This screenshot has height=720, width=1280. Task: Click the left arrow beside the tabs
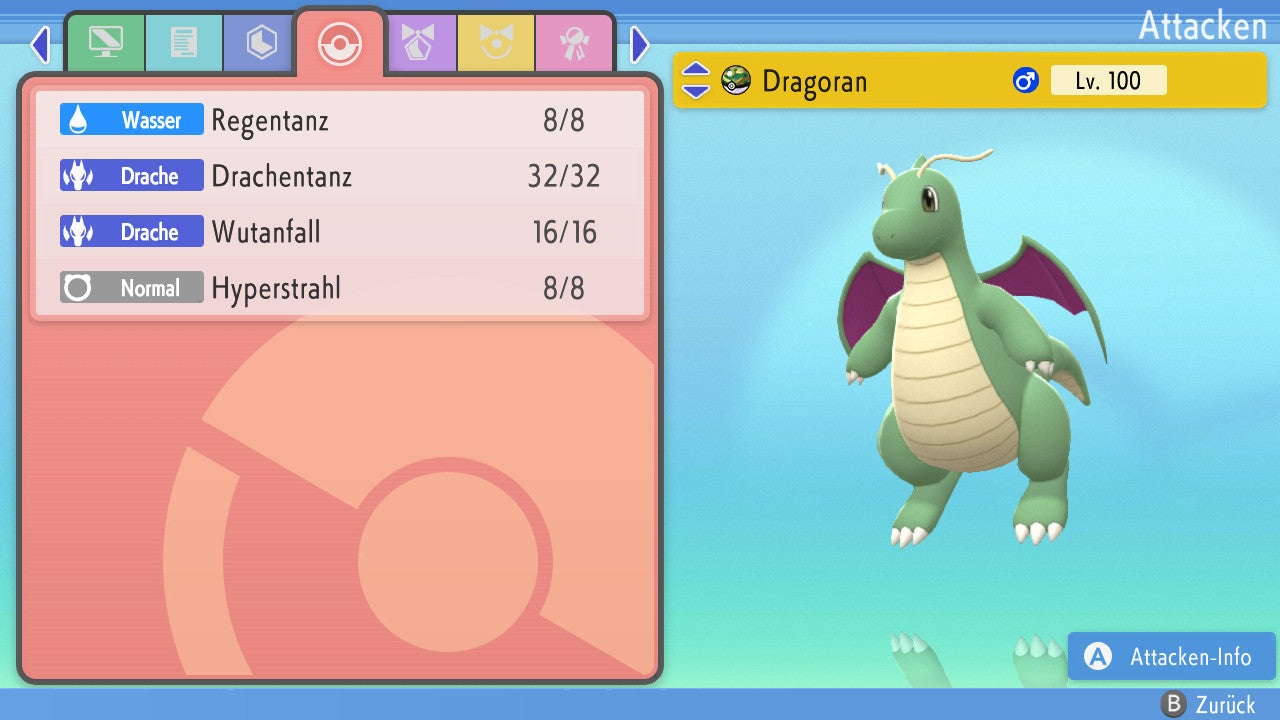pos(40,44)
